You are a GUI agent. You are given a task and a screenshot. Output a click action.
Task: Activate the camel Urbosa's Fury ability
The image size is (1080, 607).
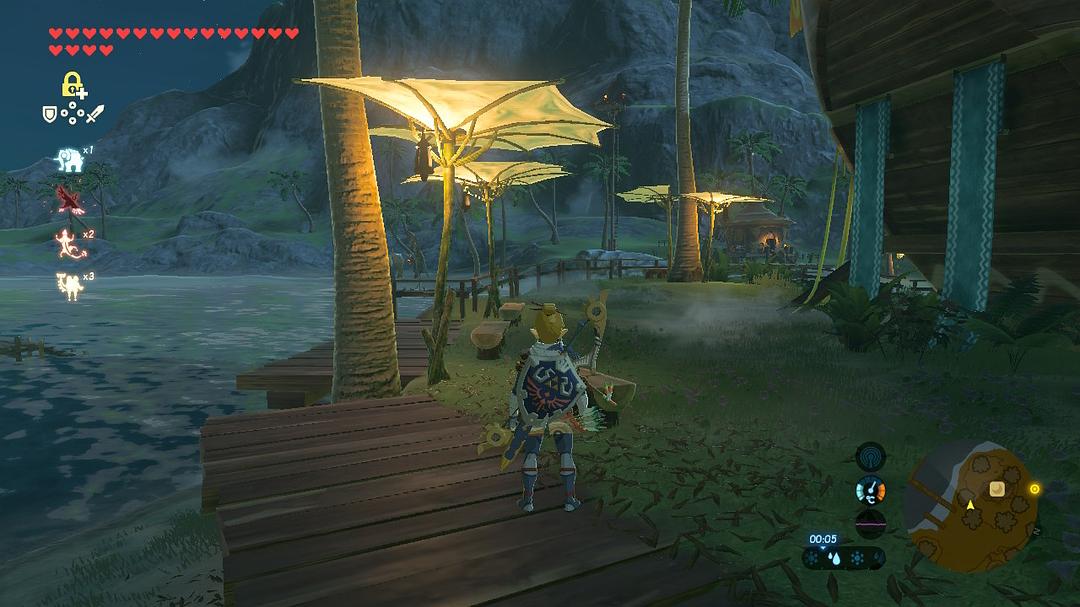tap(68, 285)
